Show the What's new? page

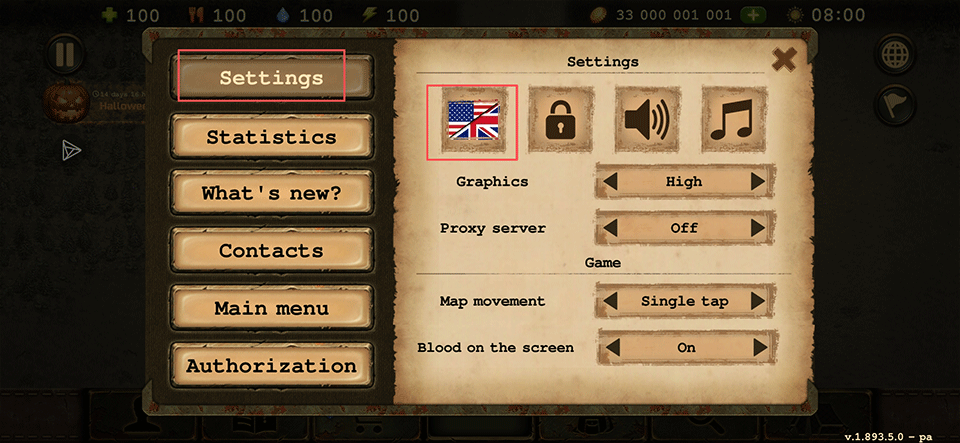coord(271,194)
